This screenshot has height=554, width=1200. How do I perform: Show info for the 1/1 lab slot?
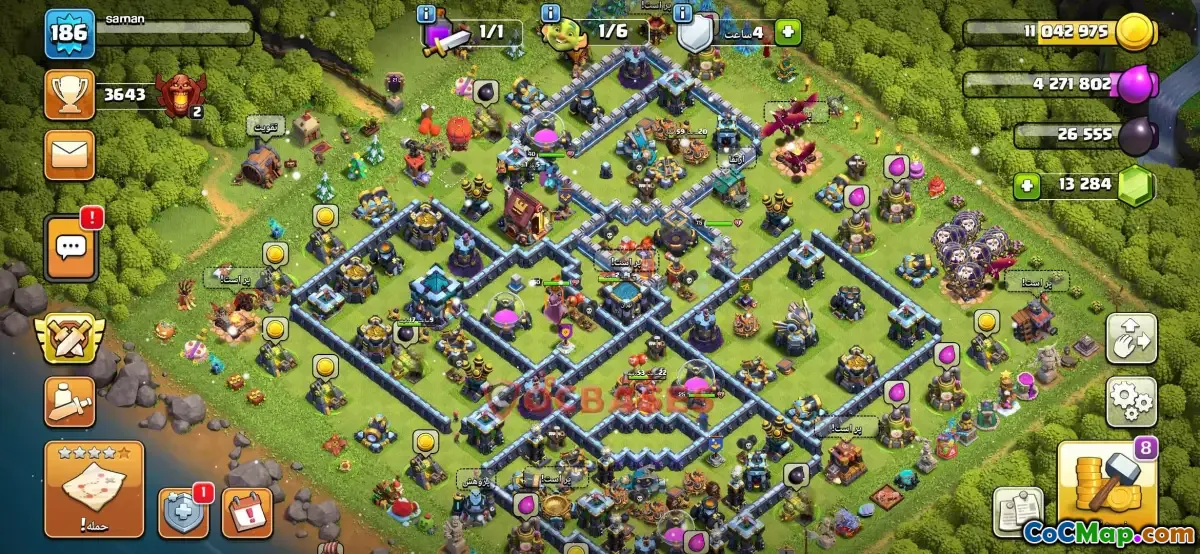[x=428, y=14]
